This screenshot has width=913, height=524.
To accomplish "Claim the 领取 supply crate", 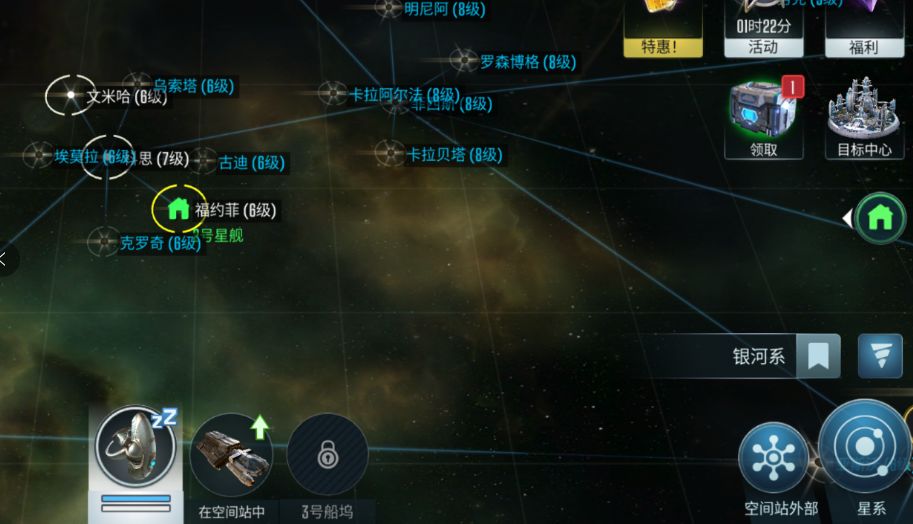I will tap(764, 118).
